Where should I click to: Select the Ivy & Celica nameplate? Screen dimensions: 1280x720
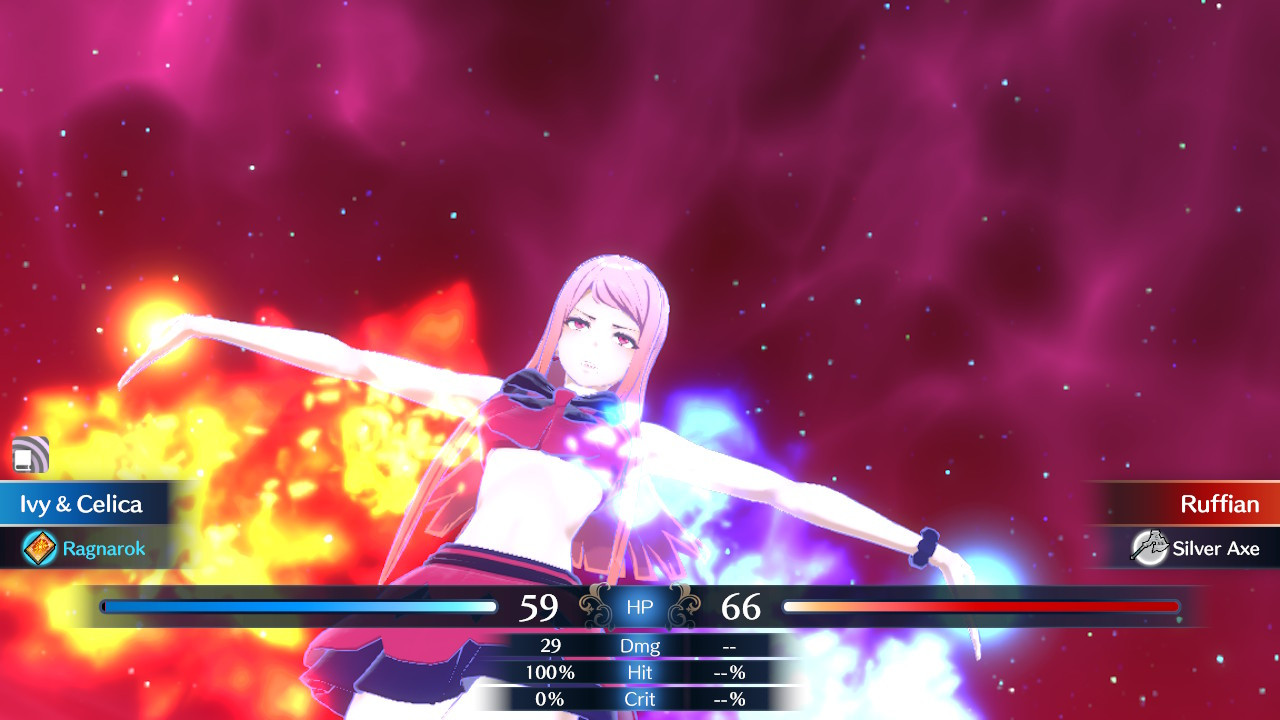[80, 504]
